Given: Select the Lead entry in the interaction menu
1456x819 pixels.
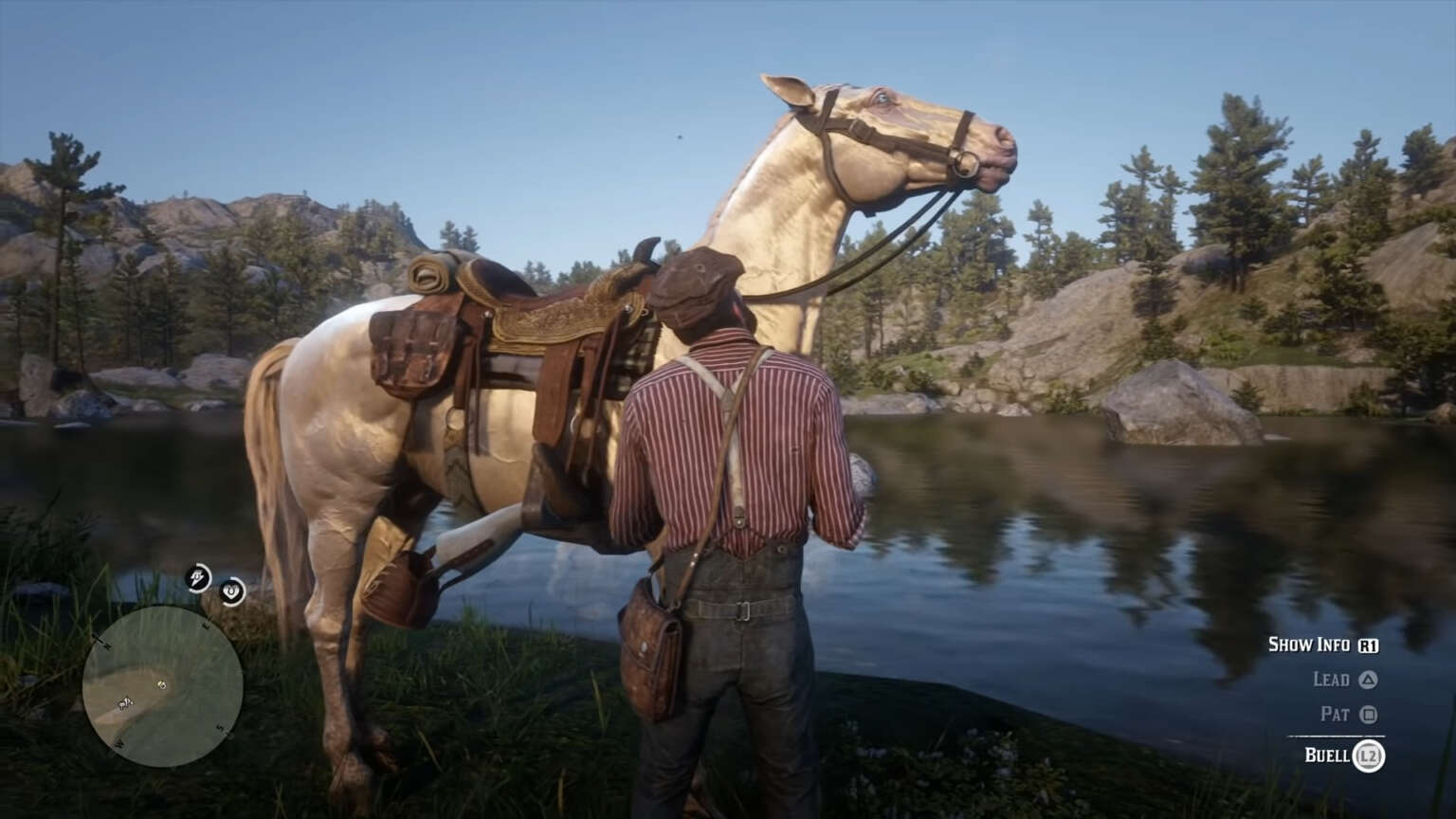Looking at the screenshot, I should pyautogui.click(x=1332, y=680).
